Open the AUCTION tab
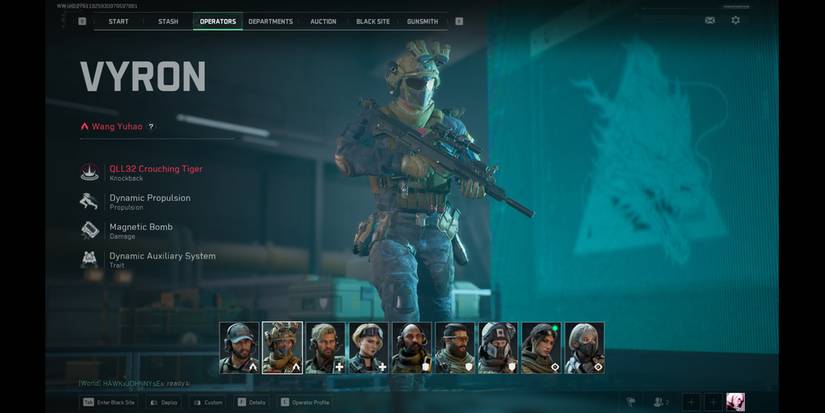Screen dimensions: 825x413 click(324, 21)
